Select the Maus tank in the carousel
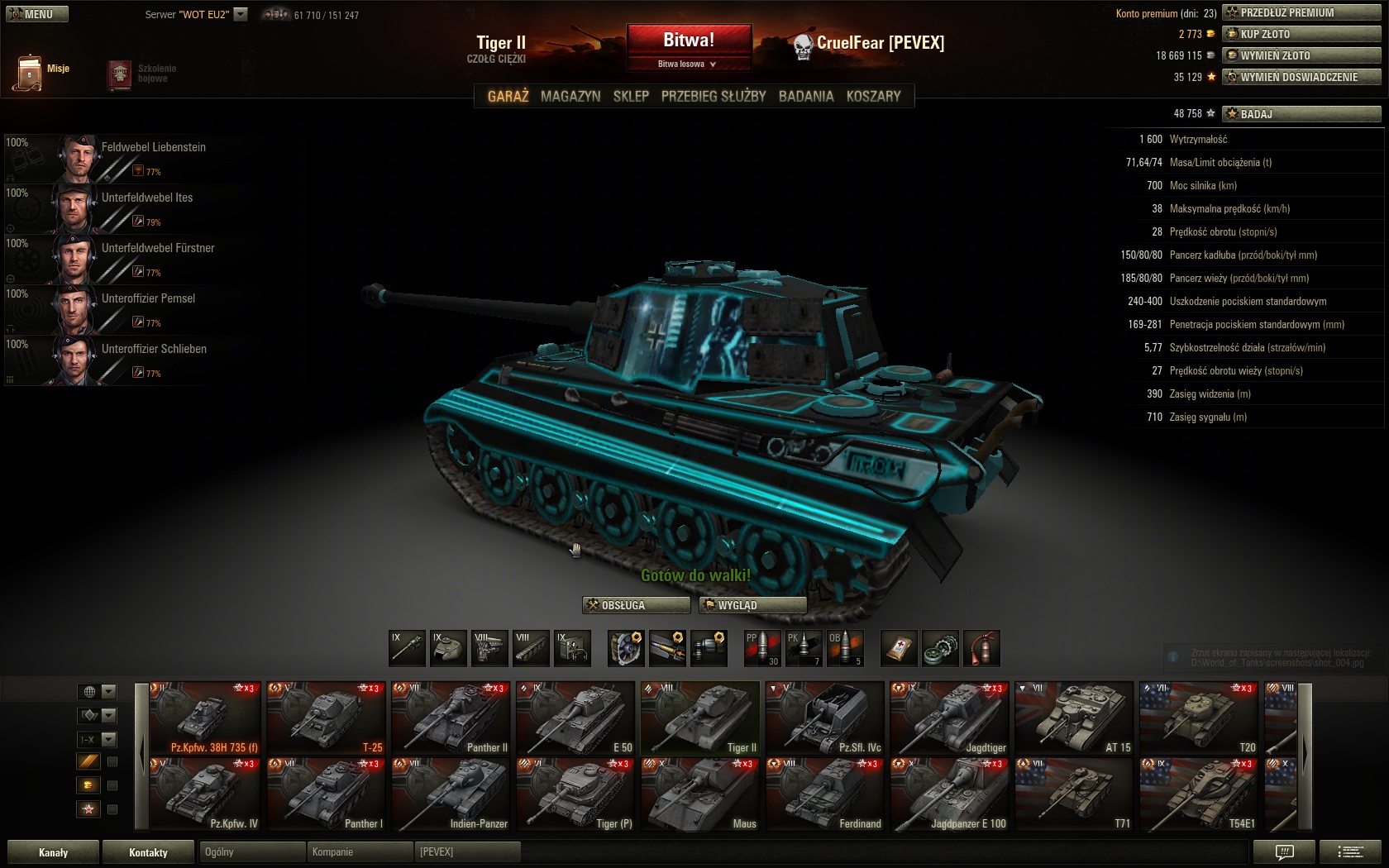This screenshot has width=1389, height=868. coord(699,795)
